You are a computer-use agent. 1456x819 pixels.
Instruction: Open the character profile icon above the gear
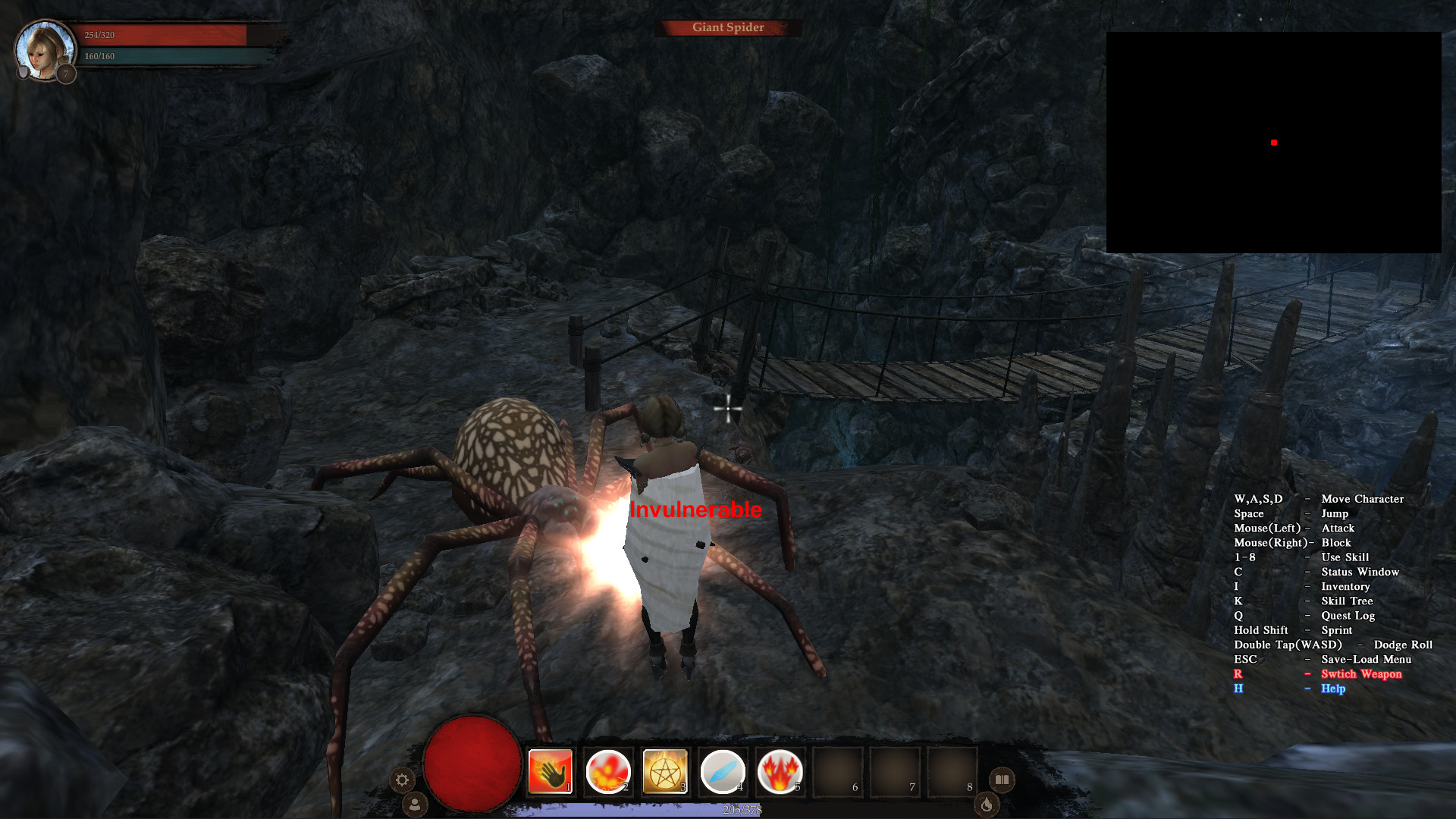[x=415, y=805]
